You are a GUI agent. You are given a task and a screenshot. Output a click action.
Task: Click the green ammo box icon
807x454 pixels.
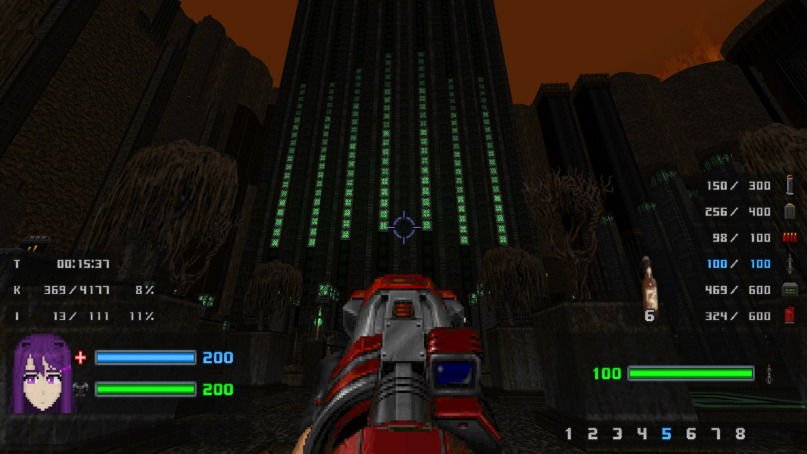[x=790, y=290]
